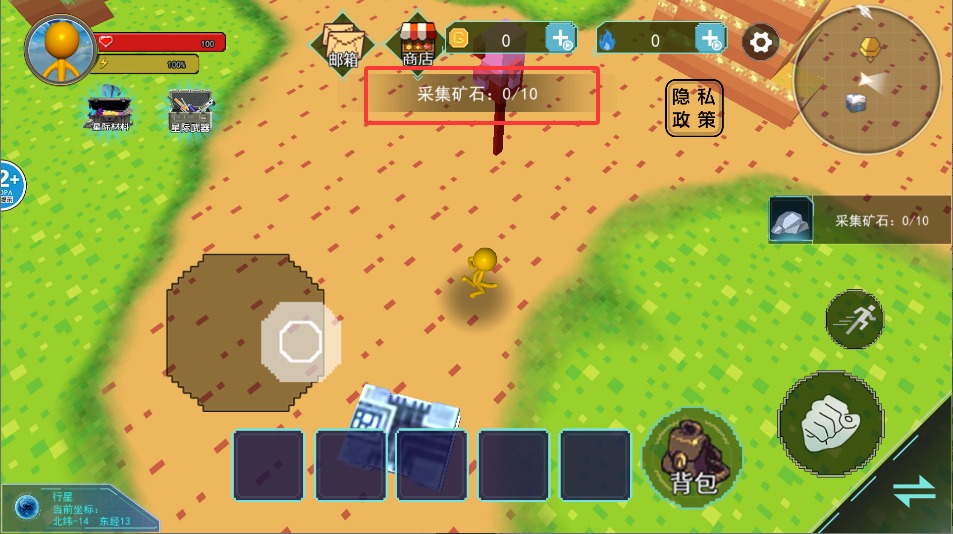Tap the fist attack button

[830, 421]
